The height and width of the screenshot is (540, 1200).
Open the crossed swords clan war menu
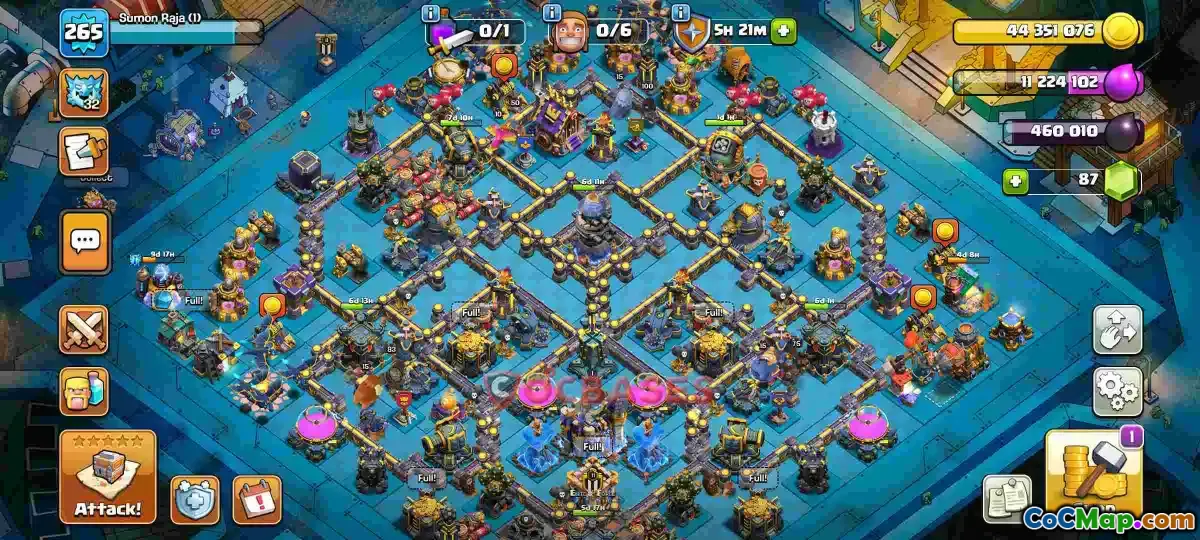tap(85, 329)
